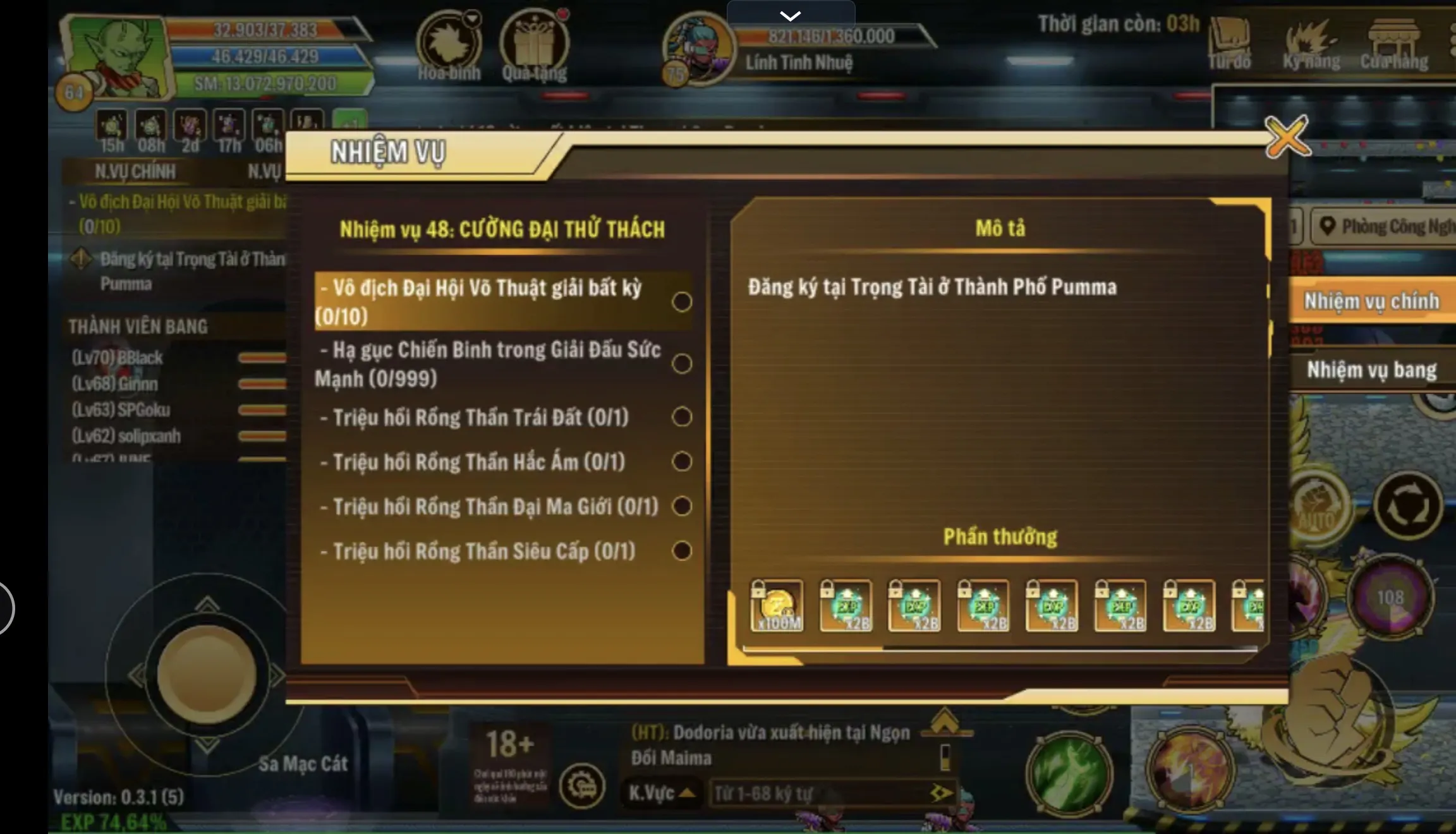
Task: Switch to the Nhiệm vụ bang tab
Action: [x=1371, y=370]
